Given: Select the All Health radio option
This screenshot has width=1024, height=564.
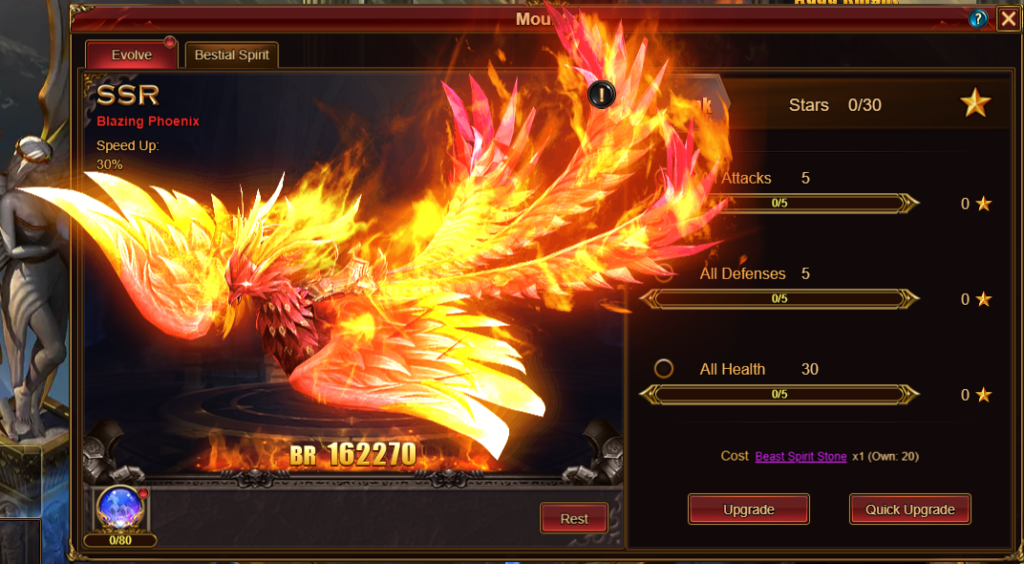Looking at the screenshot, I should (664, 369).
